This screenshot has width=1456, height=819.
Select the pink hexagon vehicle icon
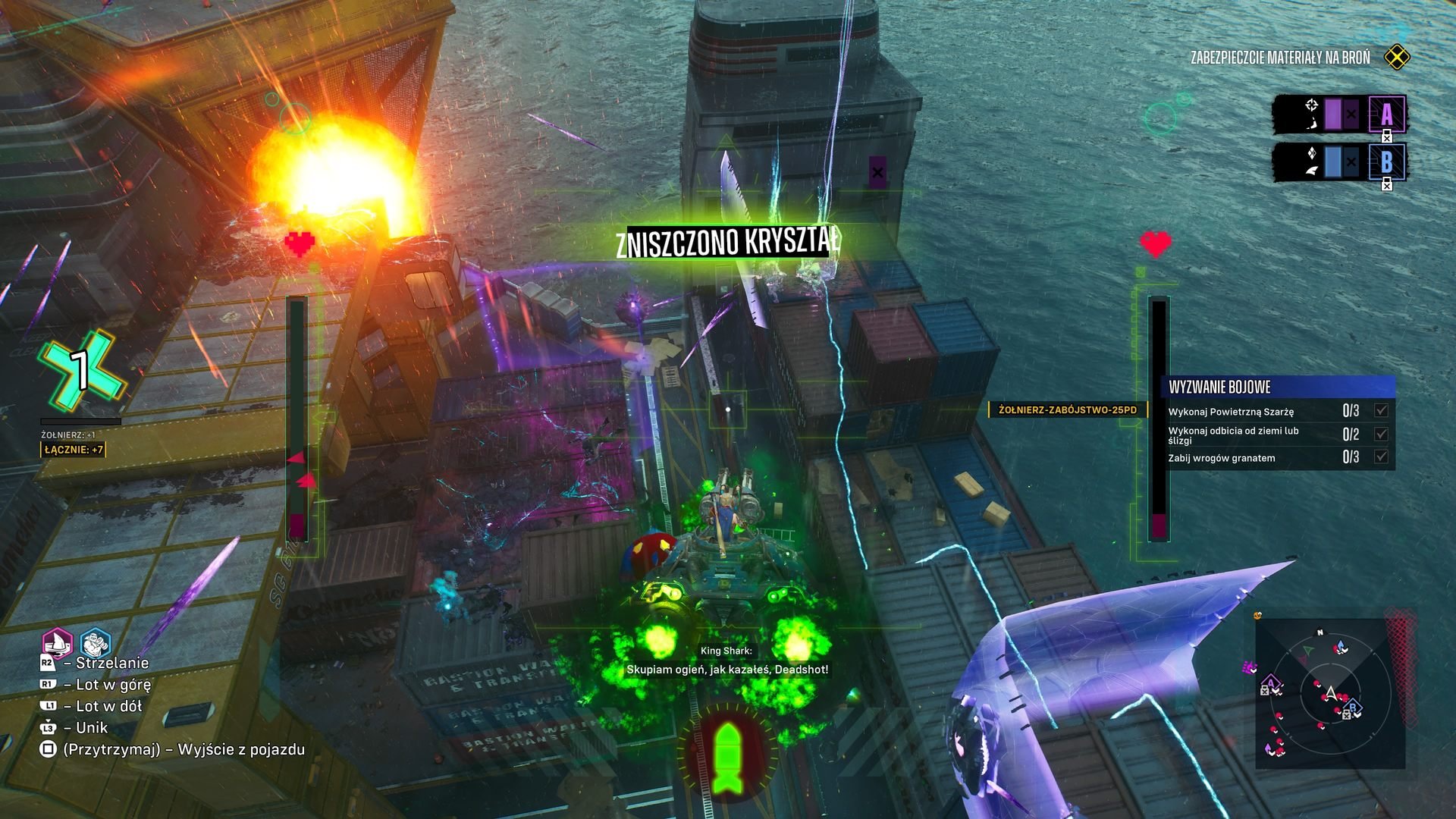click(x=57, y=644)
